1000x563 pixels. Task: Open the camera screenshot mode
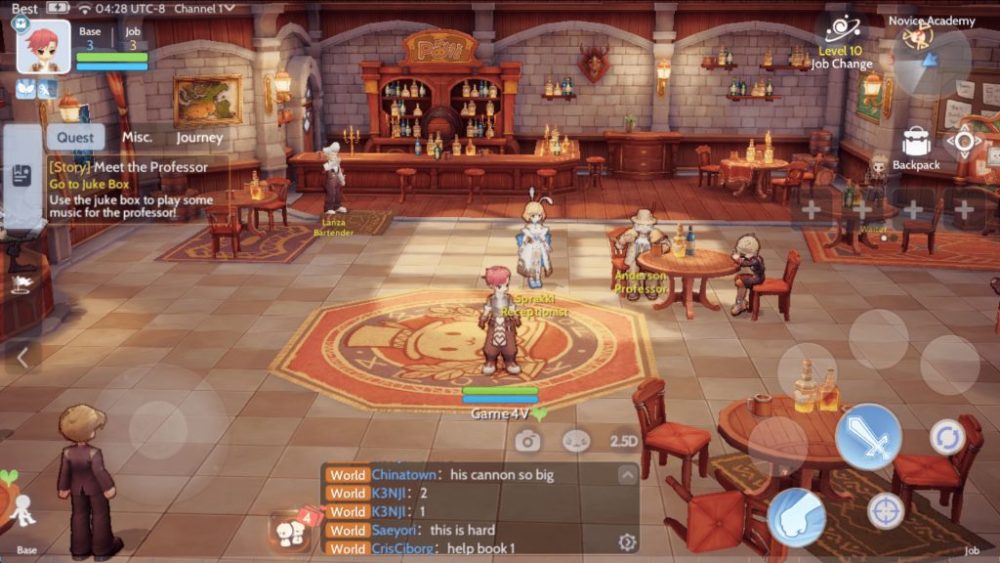pos(528,440)
